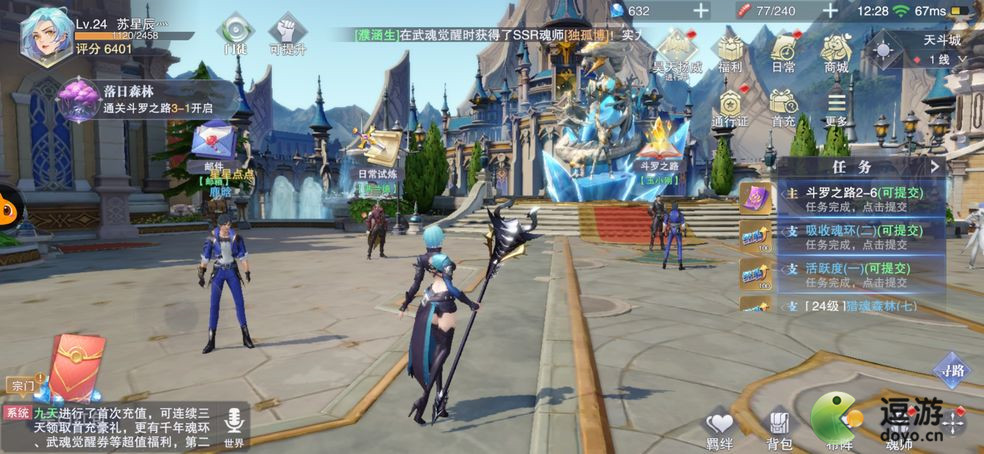984x454 pixels.
Task: Open the 羁绊 bonds menu
Action: [719, 427]
